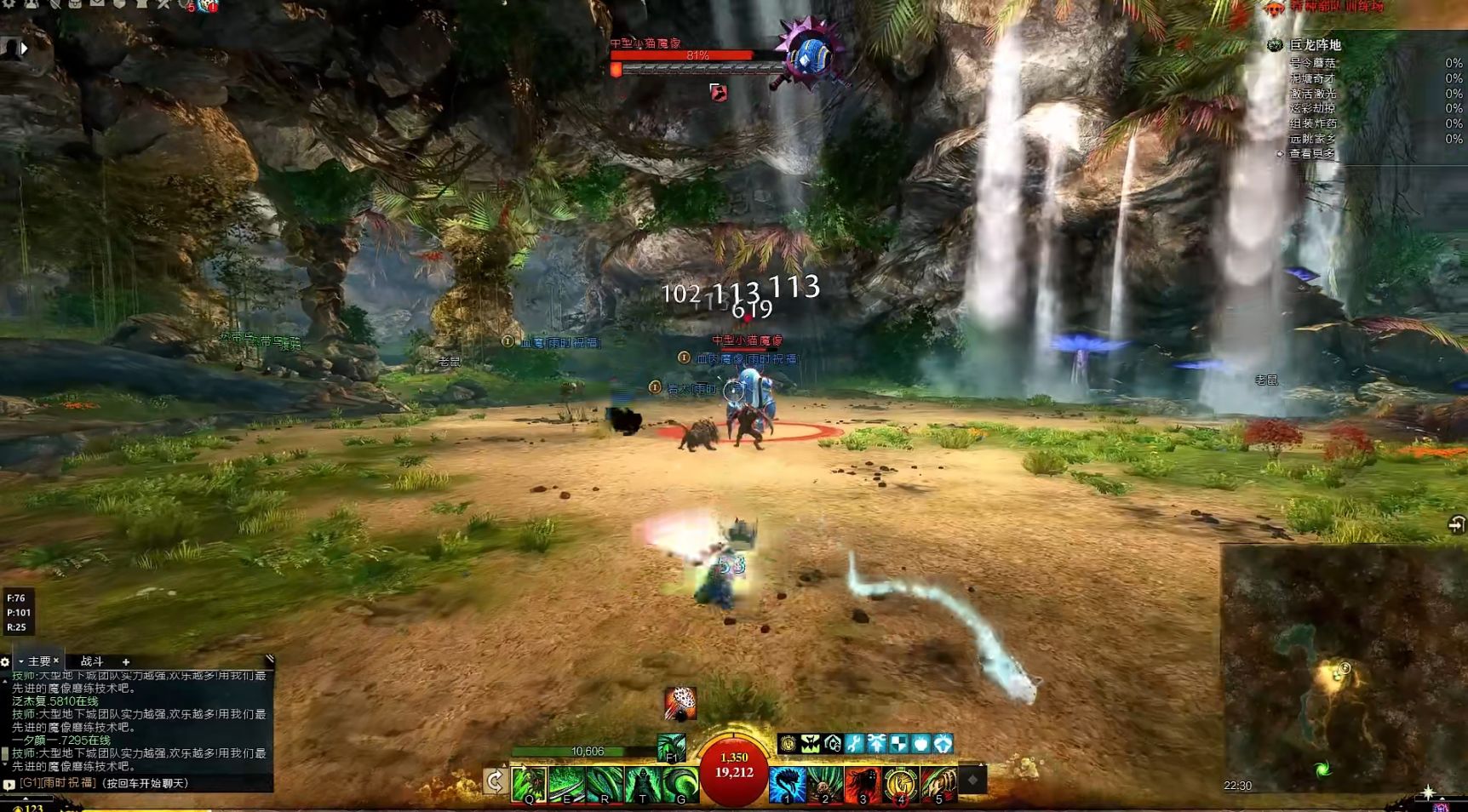Switch to the 战斗 chat tab

coord(92,661)
